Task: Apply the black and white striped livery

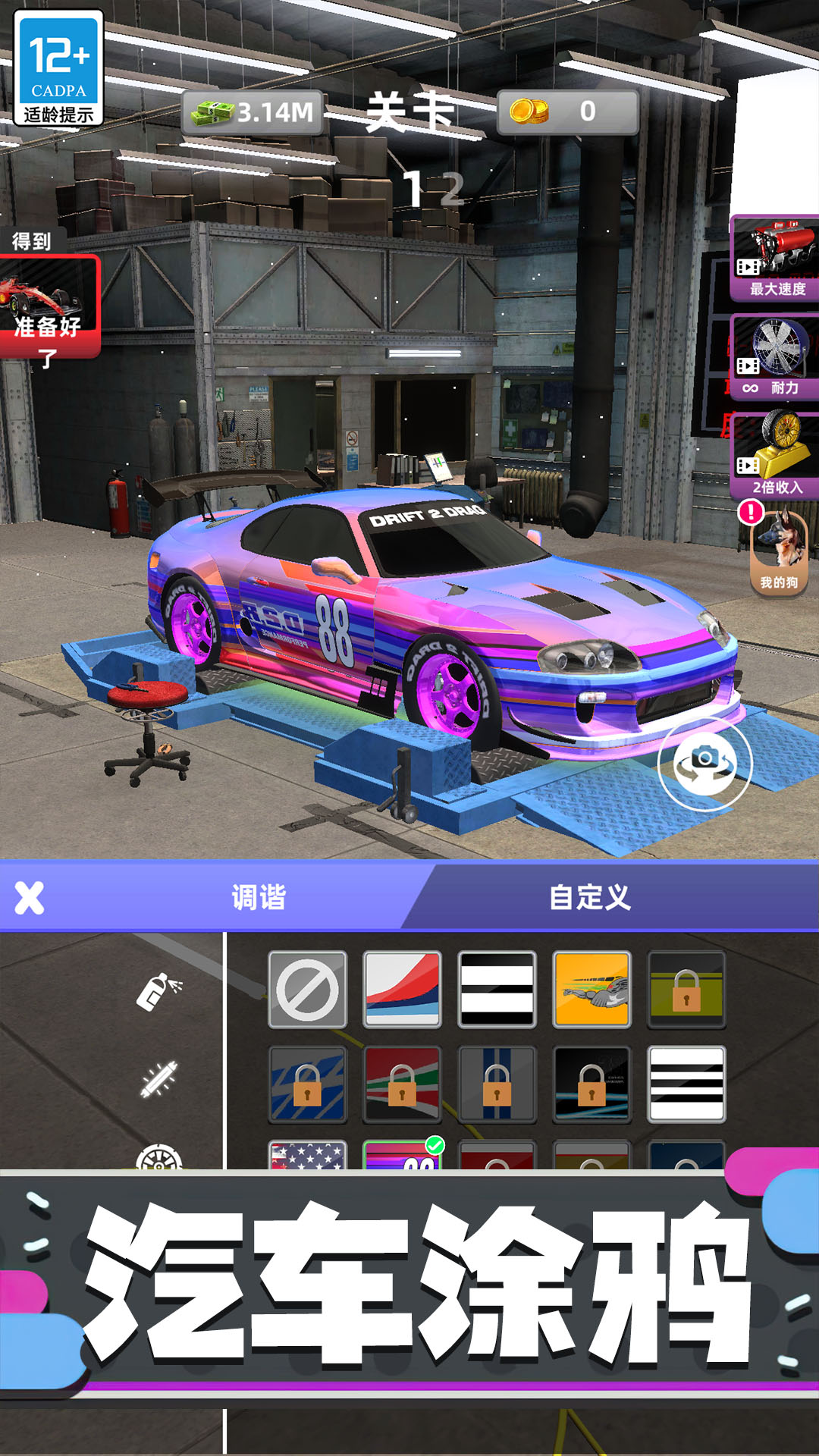Action: [497, 990]
